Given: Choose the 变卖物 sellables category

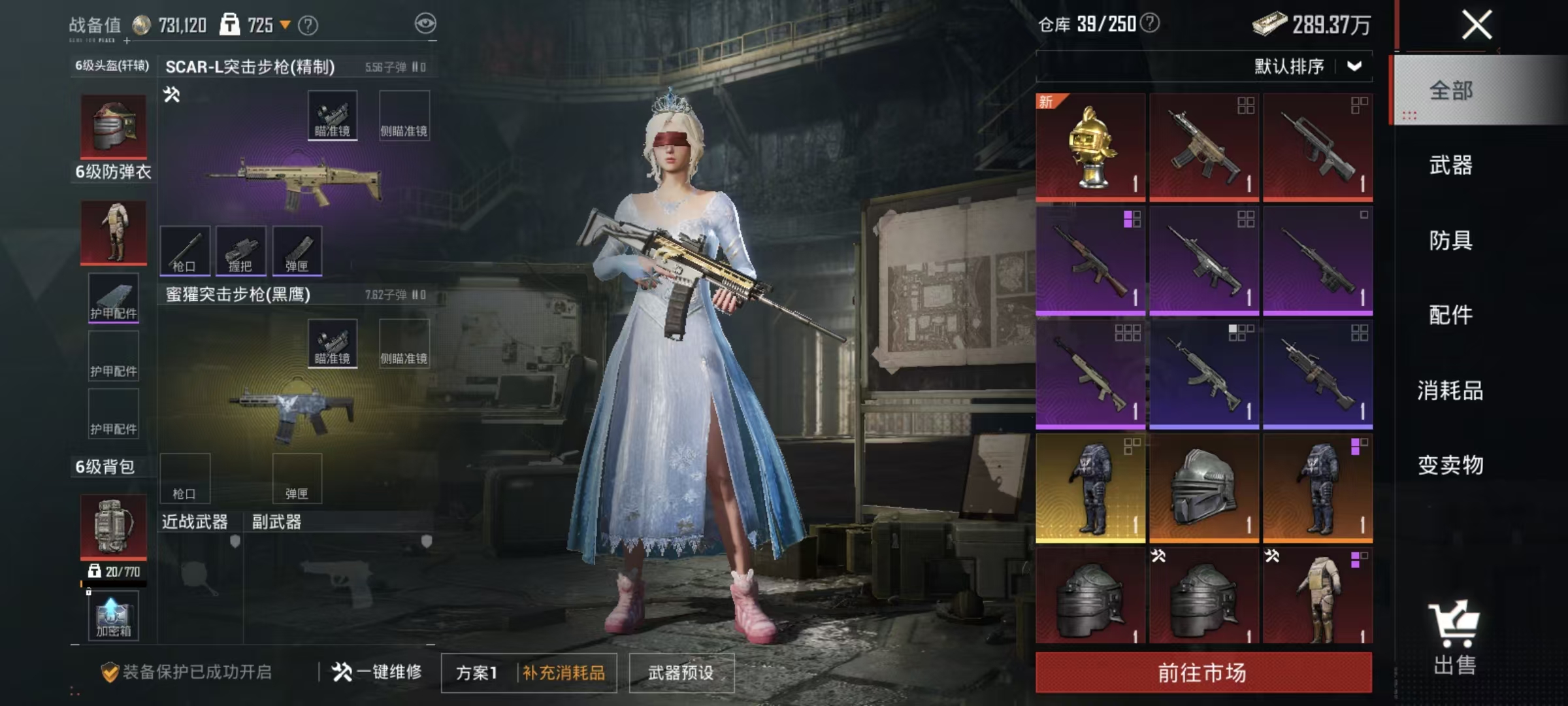Looking at the screenshot, I should coord(1450,465).
